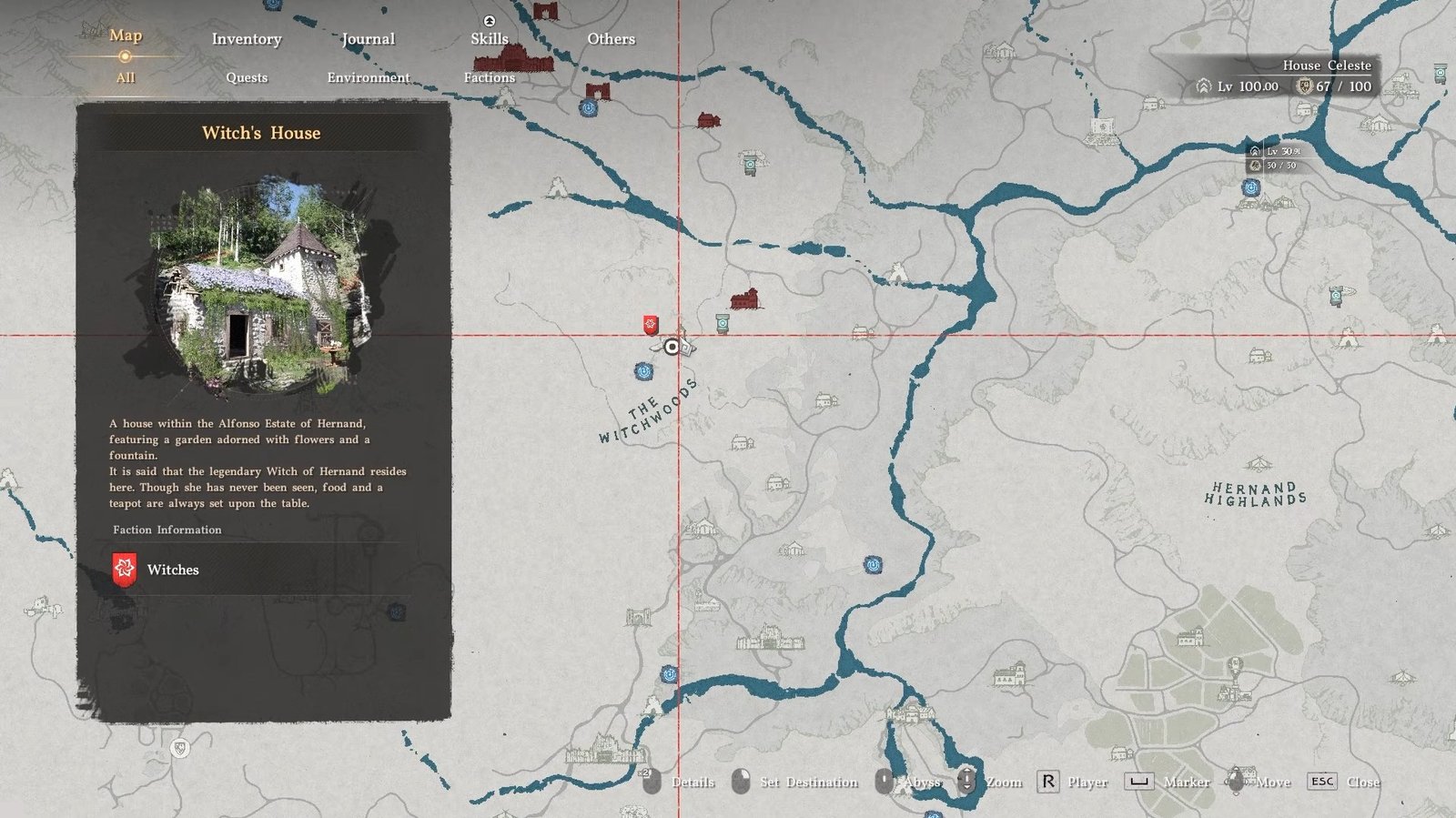
Task: Switch to the Inventory tab
Action: pyautogui.click(x=247, y=39)
